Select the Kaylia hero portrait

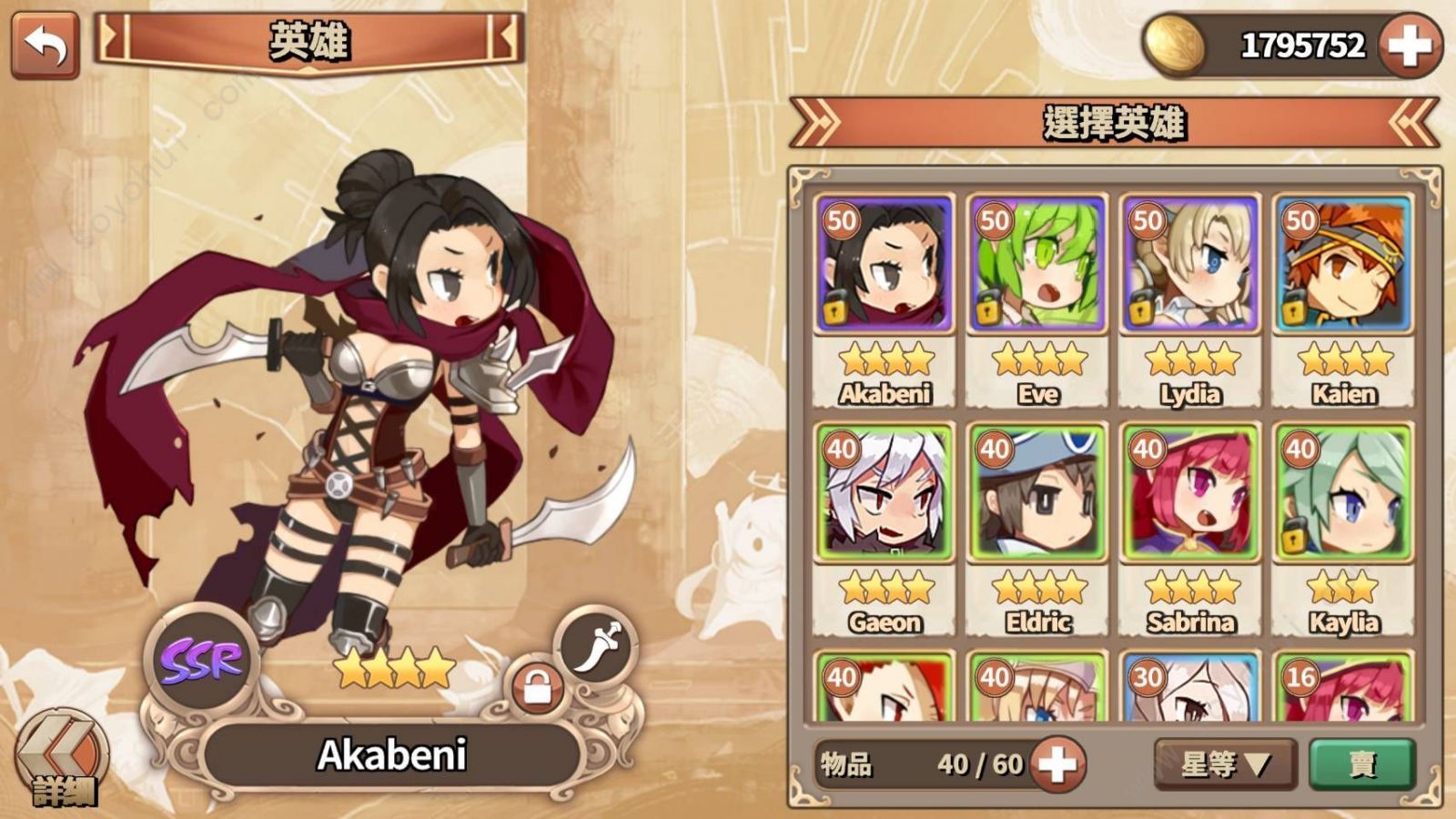(x=1343, y=492)
